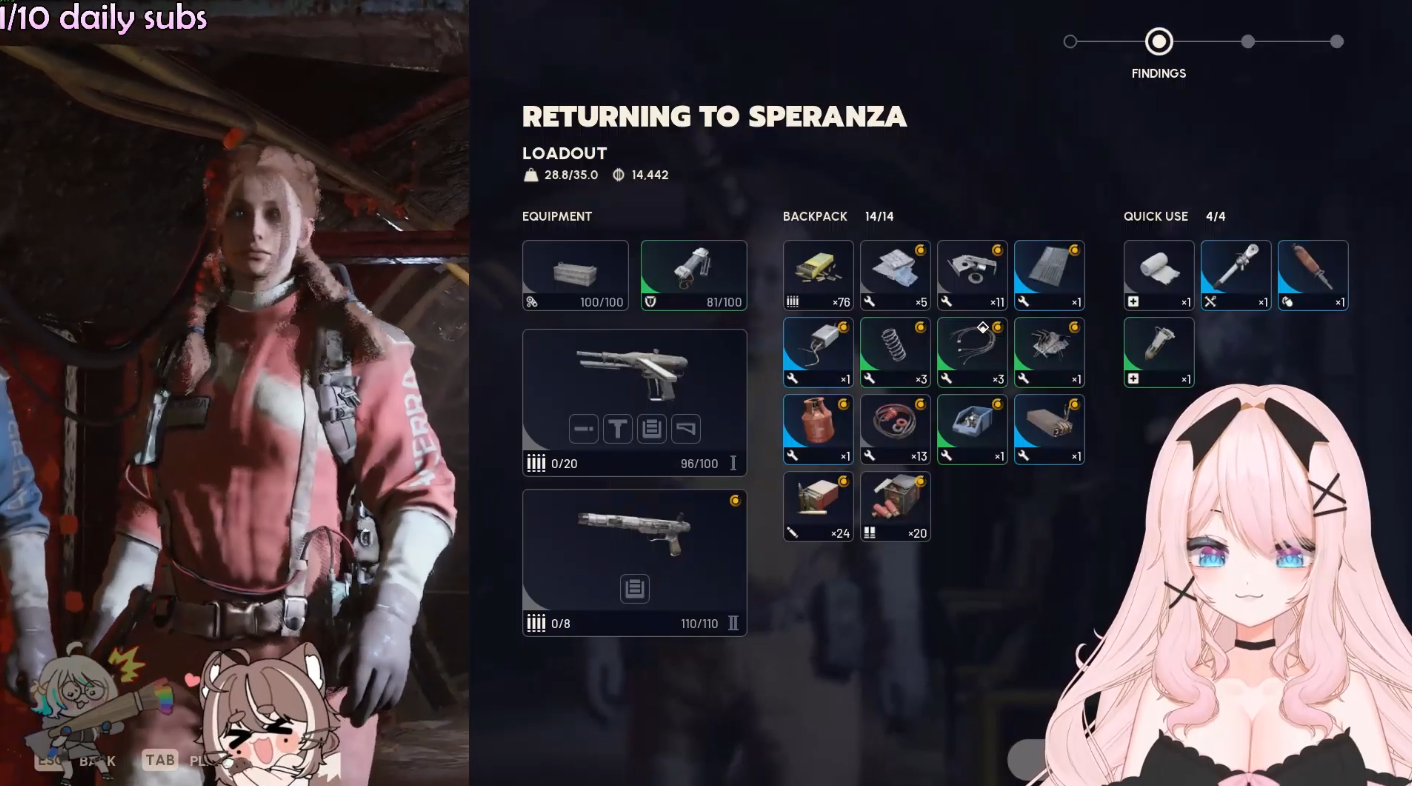Select the bandage roll quick-use slot
This screenshot has width=1412, height=786.
[1159, 275]
